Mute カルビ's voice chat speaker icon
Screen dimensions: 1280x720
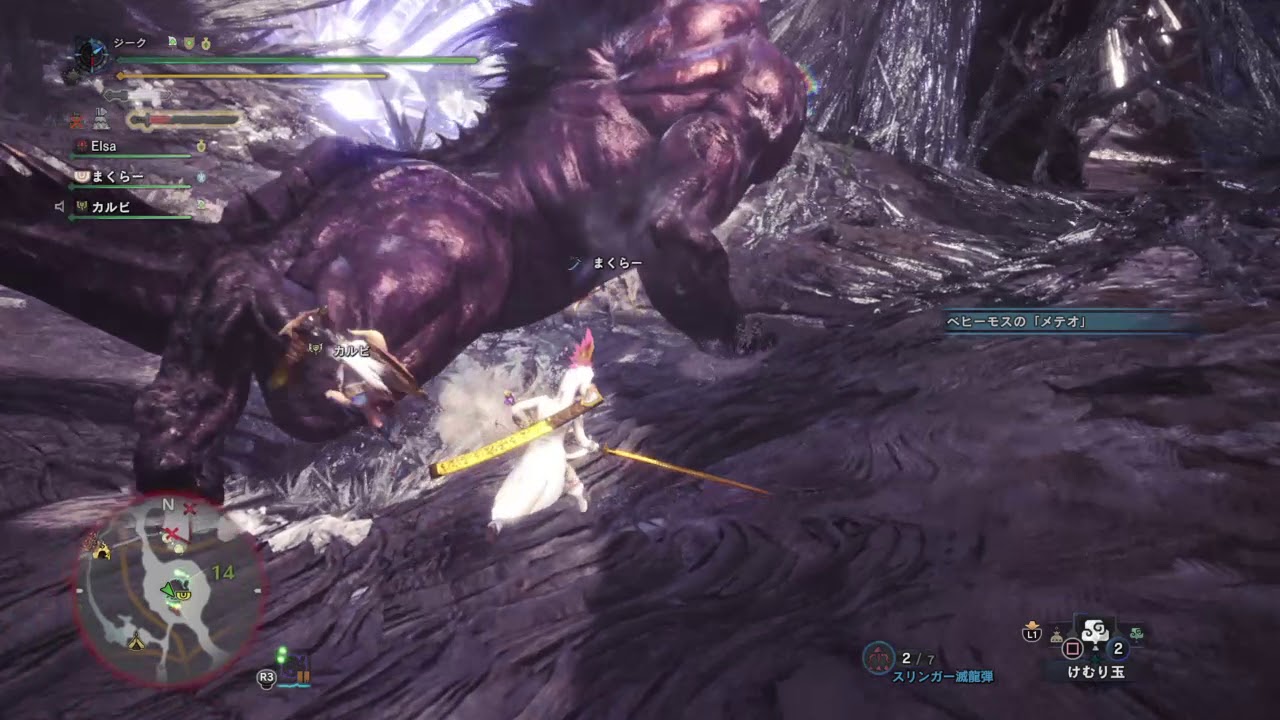pyautogui.click(x=62, y=204)
